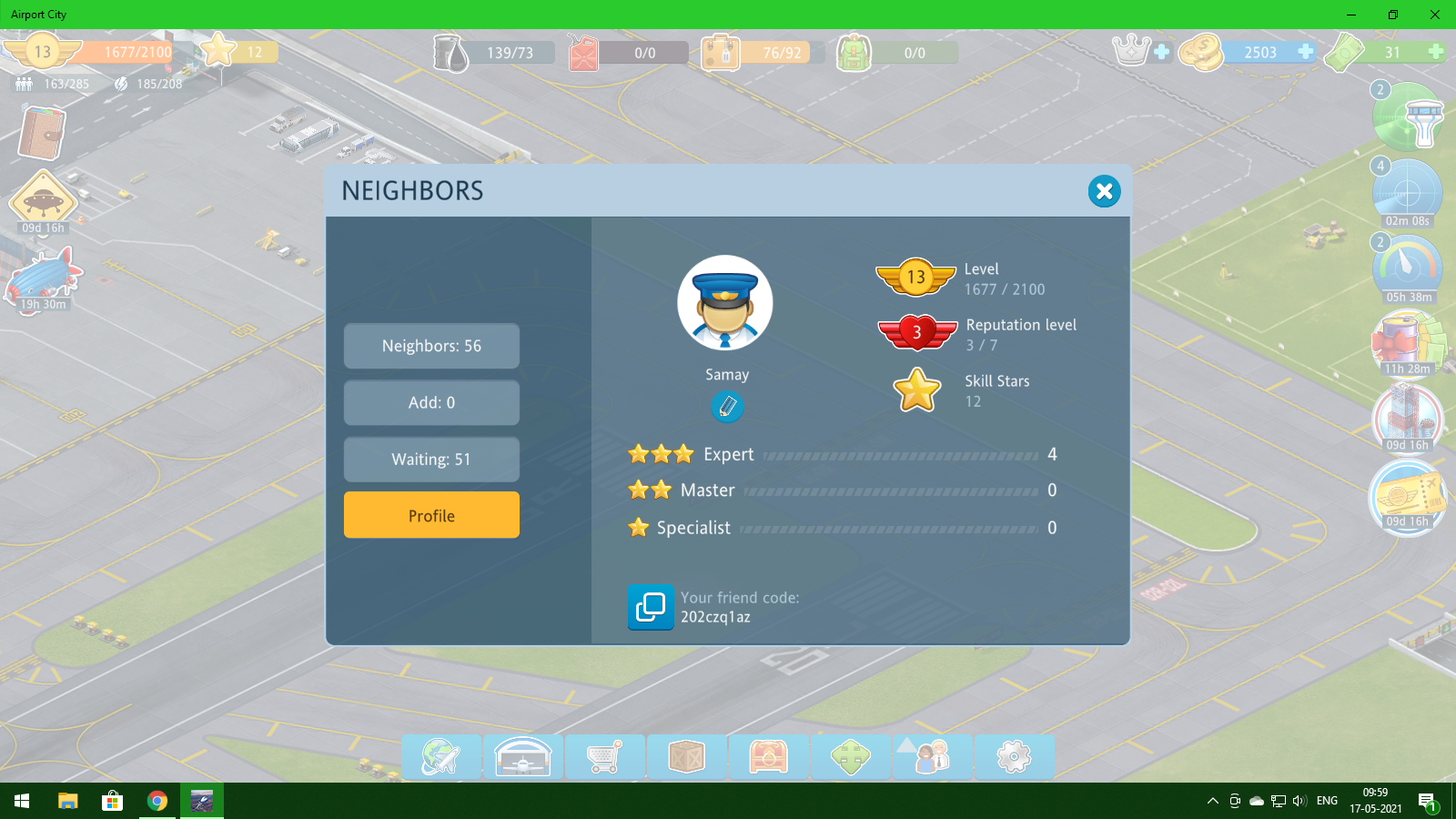Activate the green move arrows tool
This screenshot has width=1456, height=819.
850,756
